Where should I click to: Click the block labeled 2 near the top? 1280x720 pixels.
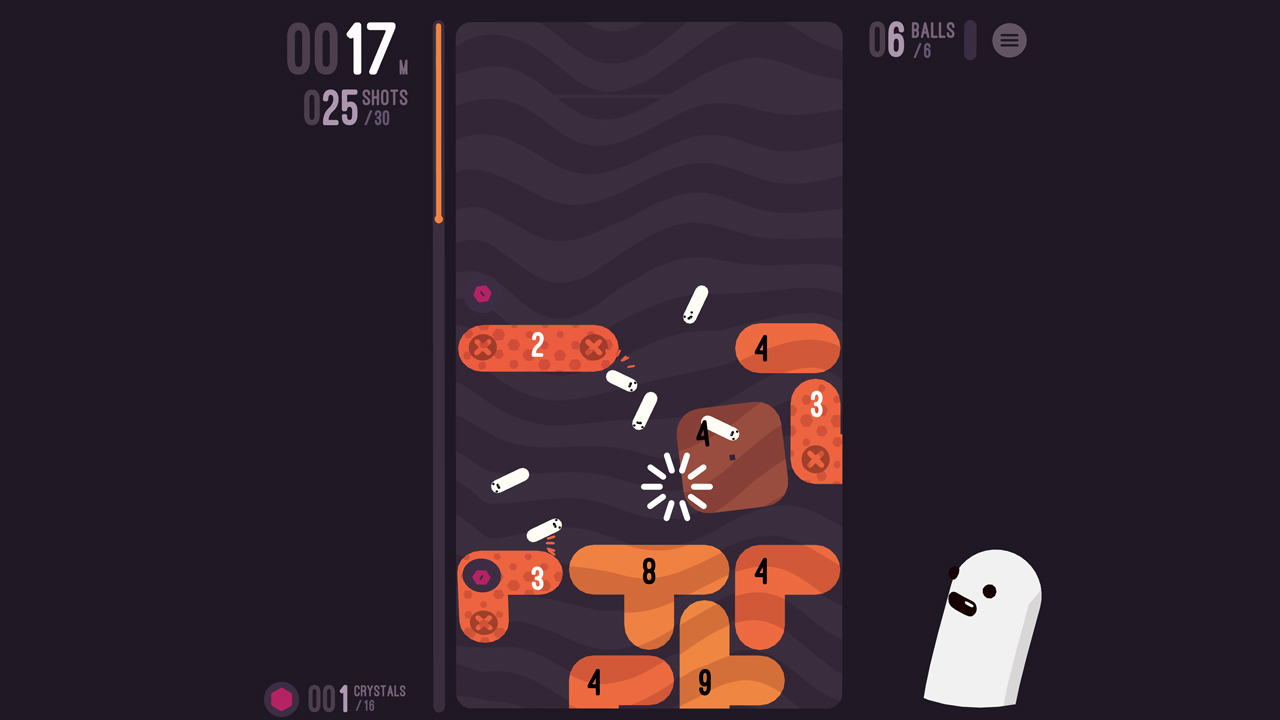[537, 347]
